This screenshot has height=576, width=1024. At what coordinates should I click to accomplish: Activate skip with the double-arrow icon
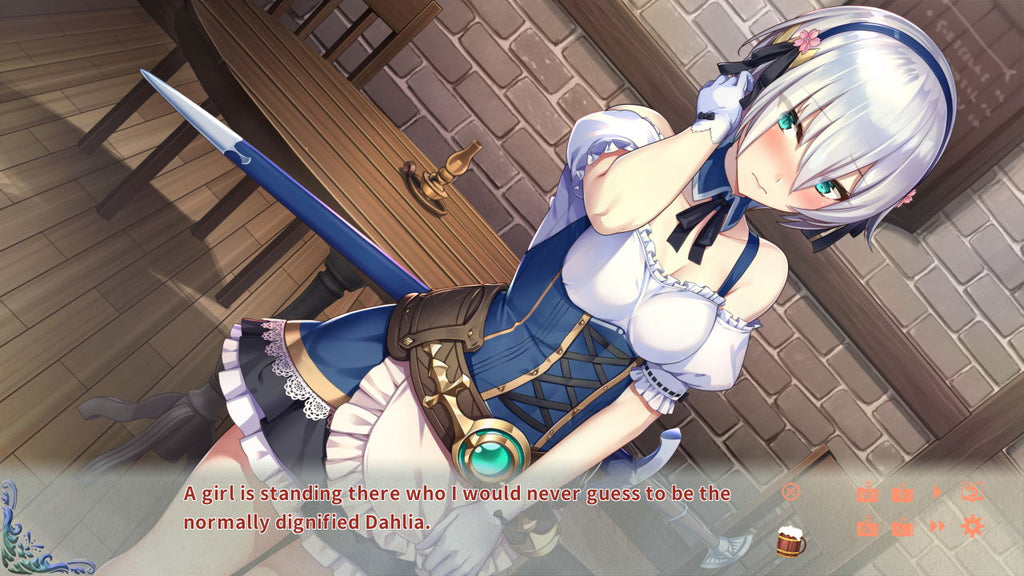point(937,527)
